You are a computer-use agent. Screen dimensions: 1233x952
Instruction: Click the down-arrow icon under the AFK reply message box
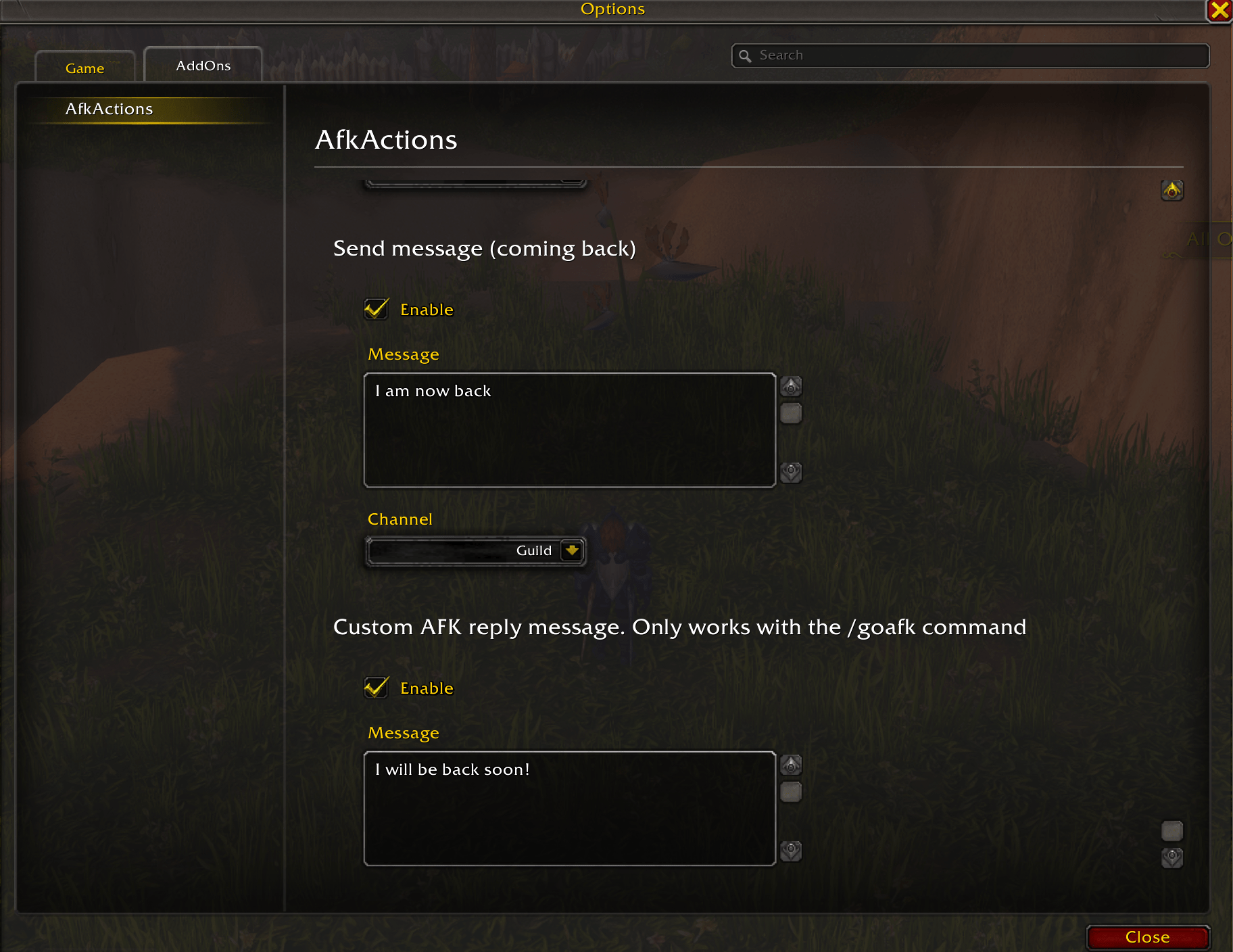click(791, 852)
